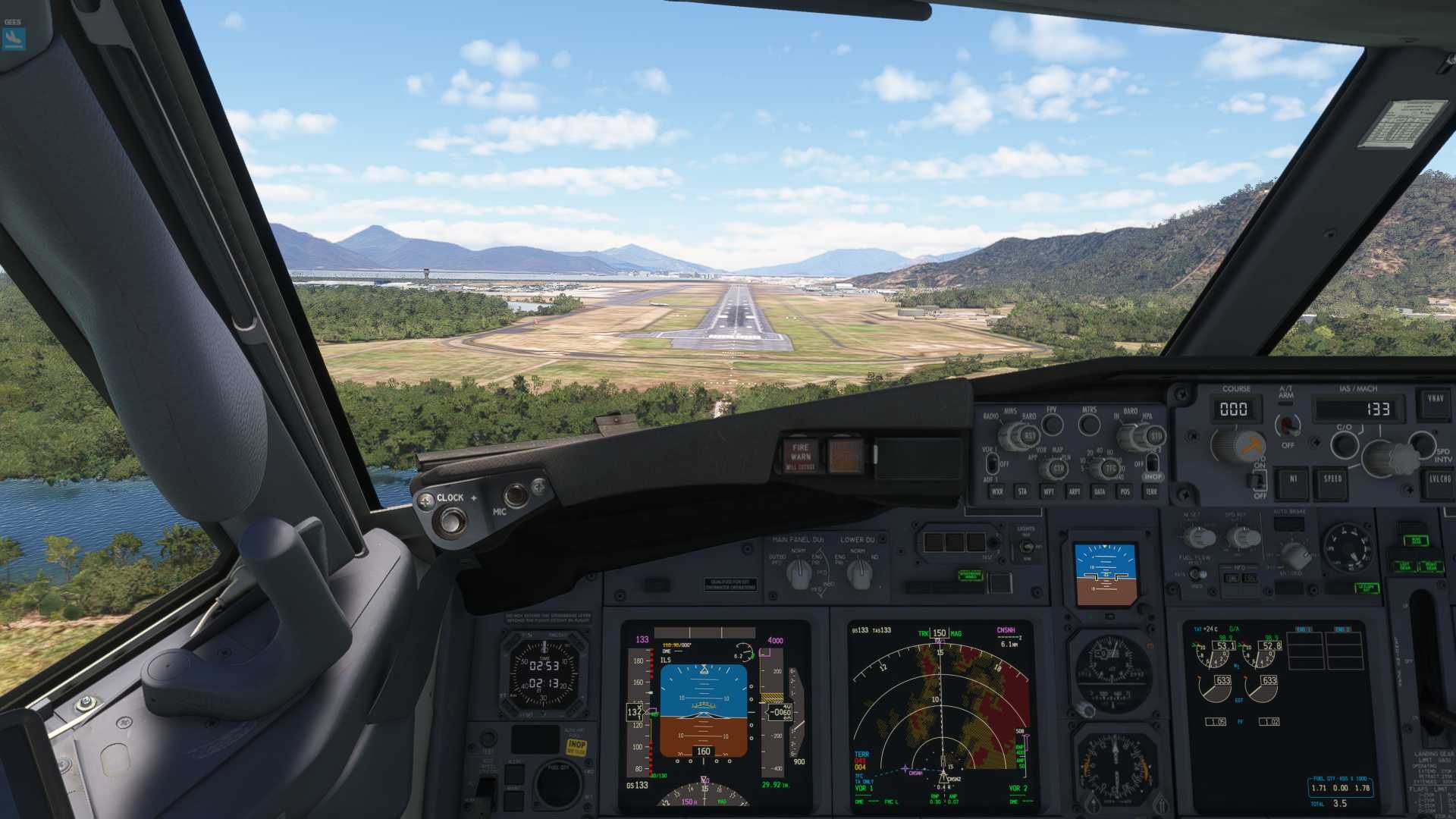The height and width of the screenshot is (819, 1456).
Task: Toggle the POS map button
Action: click(1125, 492)
